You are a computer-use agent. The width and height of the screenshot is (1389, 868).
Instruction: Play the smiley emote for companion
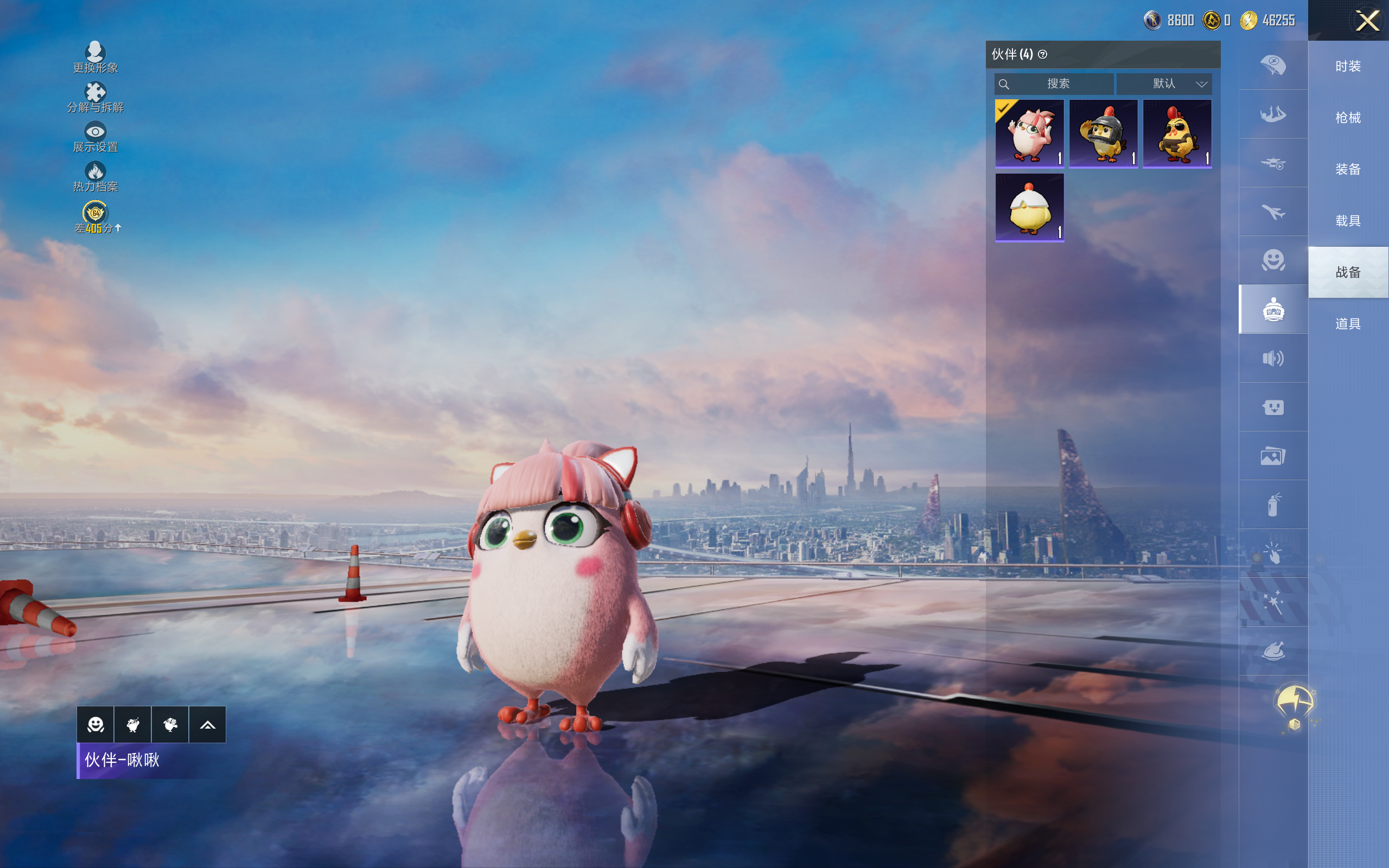[x=95, y=725]
